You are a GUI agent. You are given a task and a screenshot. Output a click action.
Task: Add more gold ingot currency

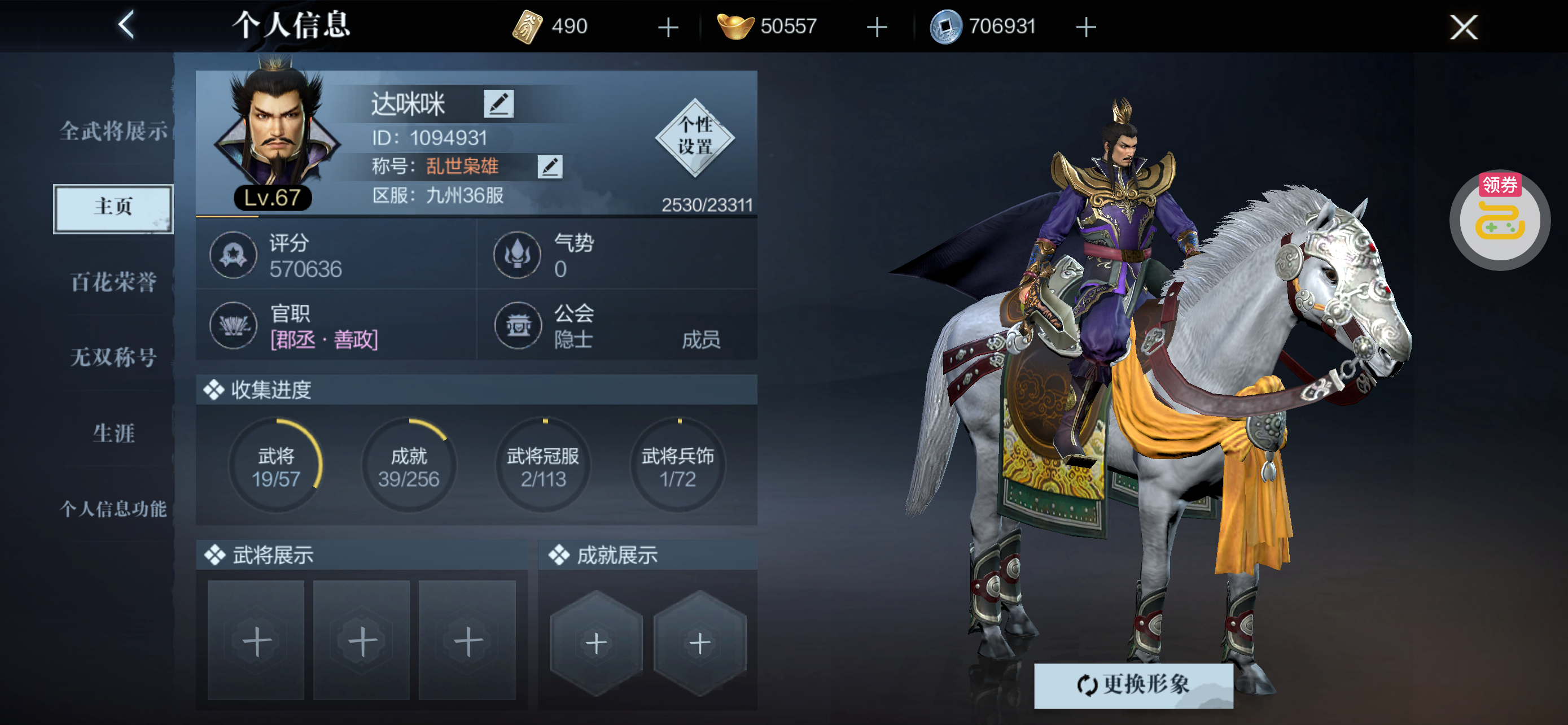pos(877,27)
